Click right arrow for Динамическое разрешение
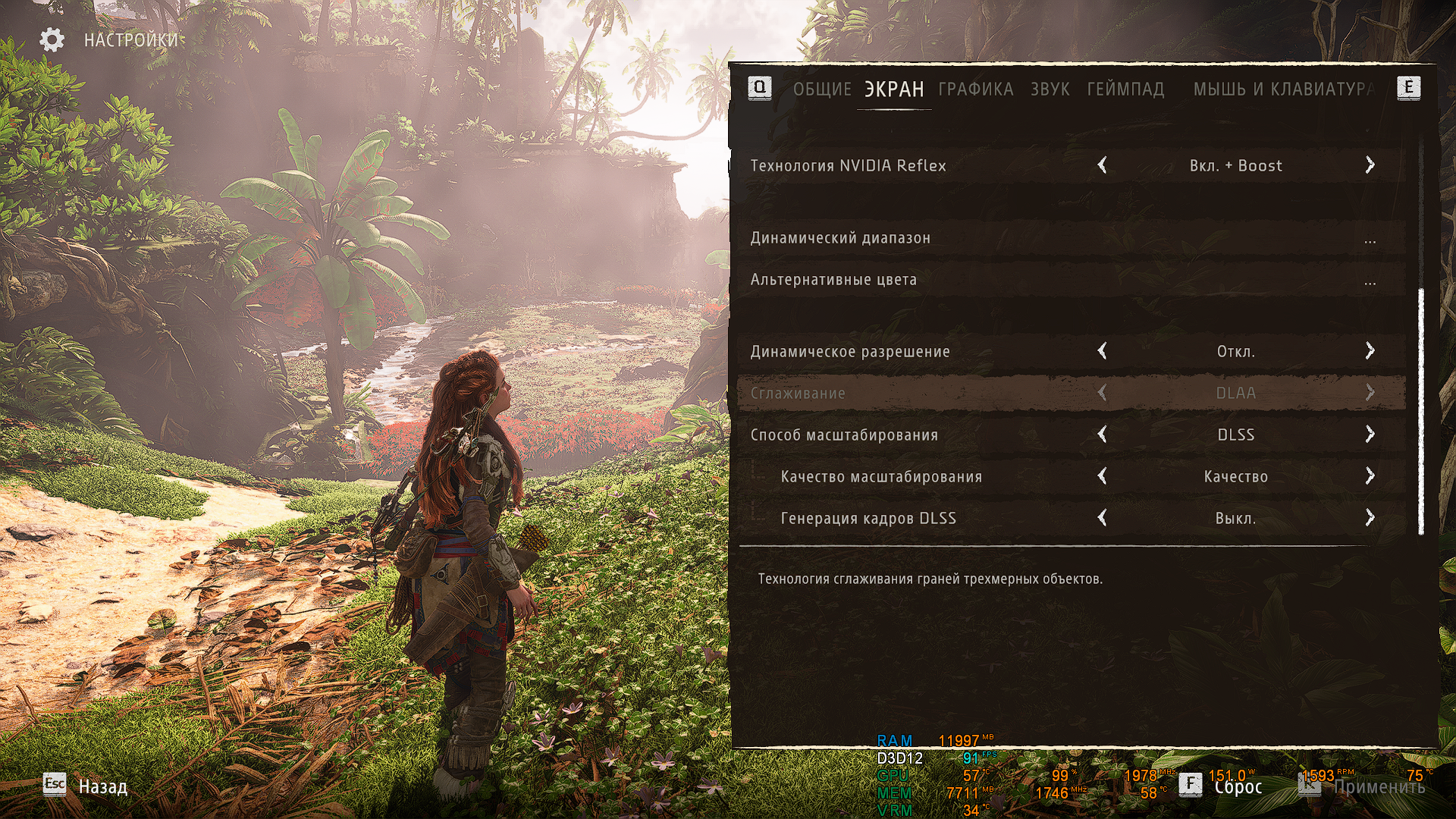This screenshot has width=1456, height=819. pyautogui.click(x=1370, y=351)
